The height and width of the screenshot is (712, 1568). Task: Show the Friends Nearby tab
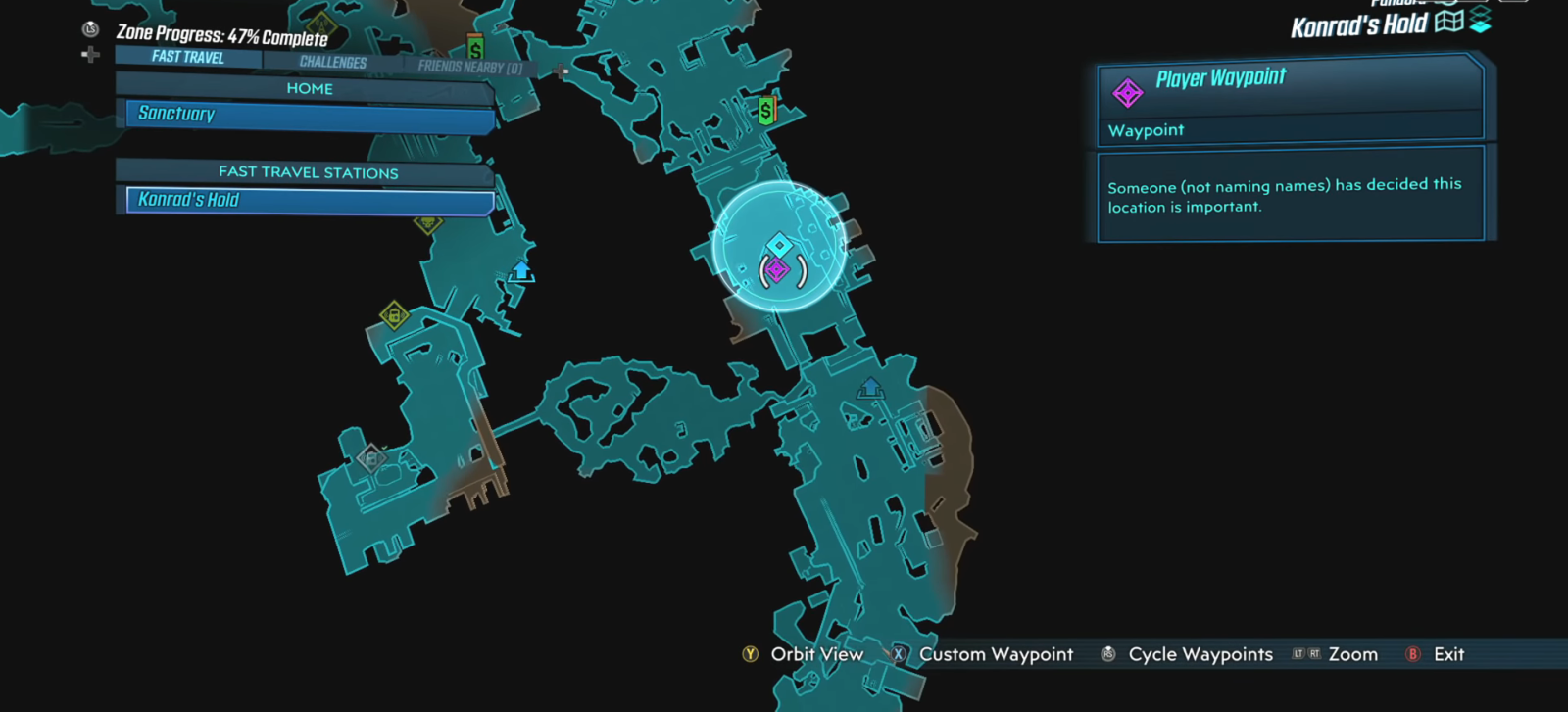[x=469, y=67]
